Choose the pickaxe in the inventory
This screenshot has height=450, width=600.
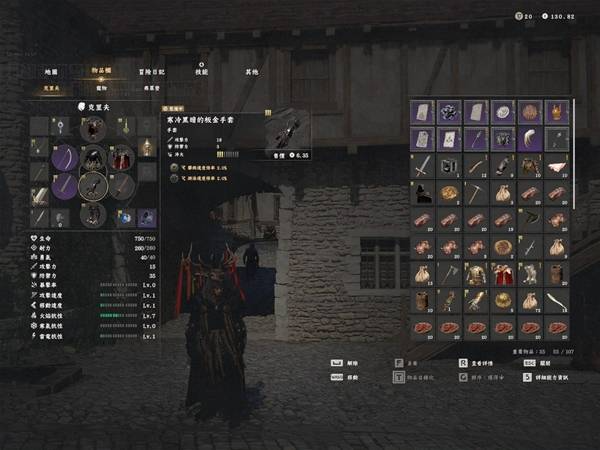[x=476, y=193]
